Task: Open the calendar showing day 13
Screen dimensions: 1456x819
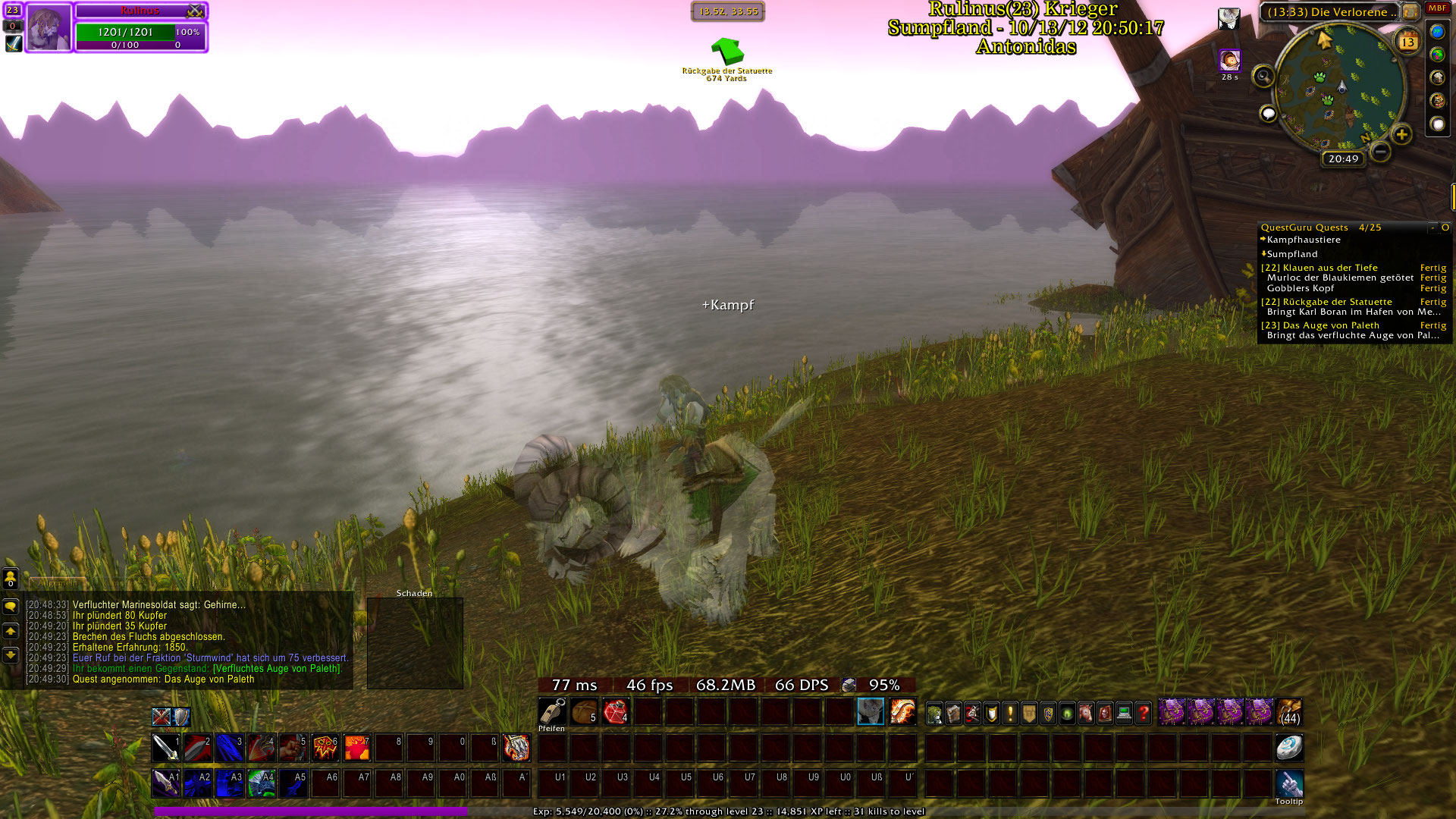Action: point(1407,42)
